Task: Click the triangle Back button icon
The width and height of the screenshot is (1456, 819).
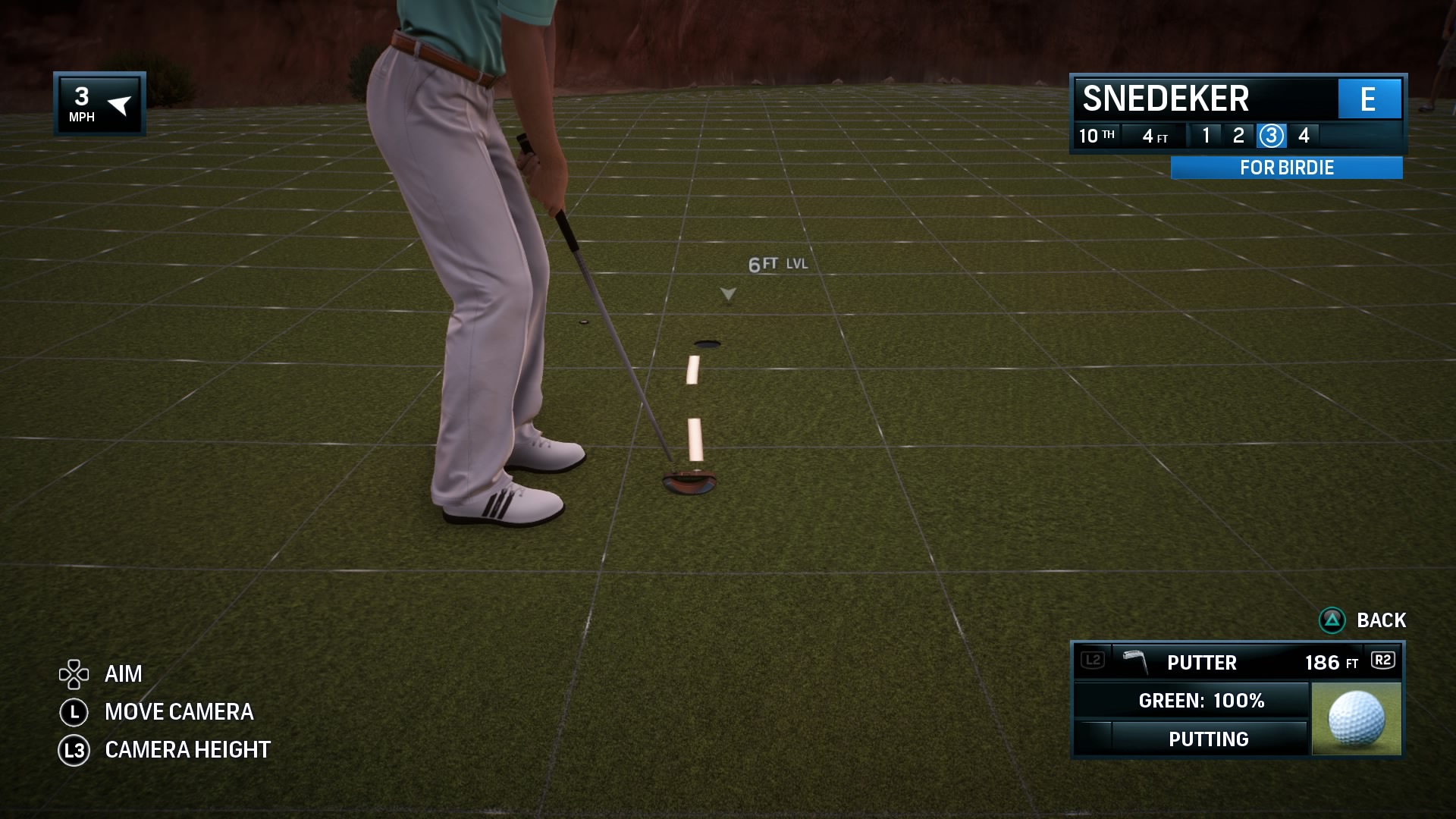Action: pyautogui.click(x=1334, y=620)
